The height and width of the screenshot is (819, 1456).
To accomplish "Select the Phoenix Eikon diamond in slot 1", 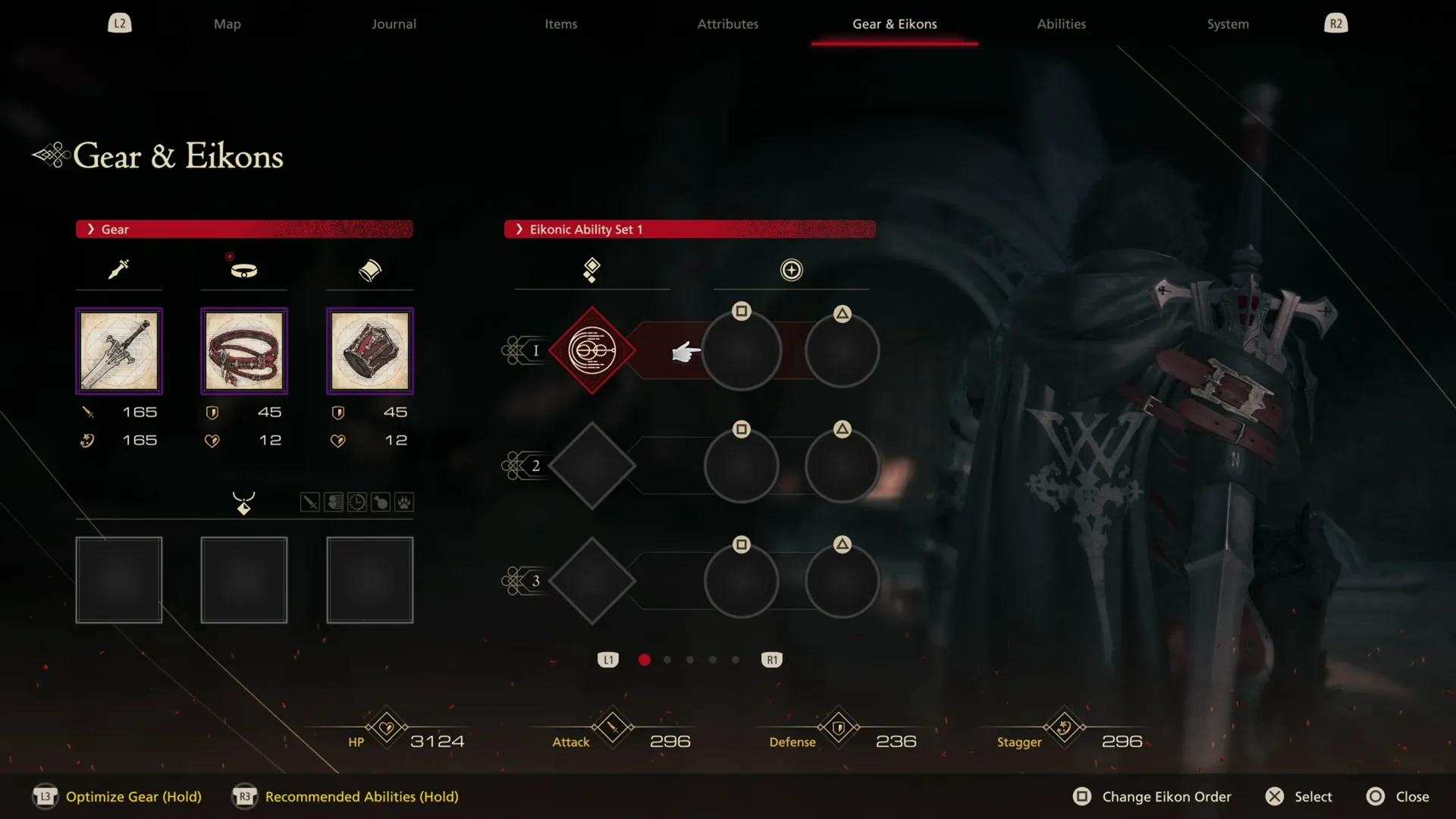I will coord(591,350).
